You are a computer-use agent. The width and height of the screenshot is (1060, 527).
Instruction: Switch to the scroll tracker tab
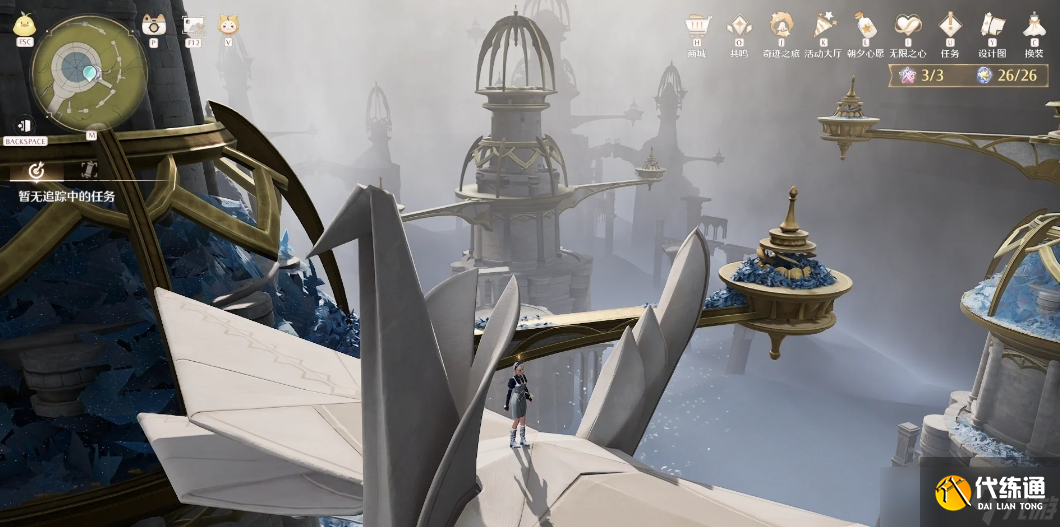[87, 170]
